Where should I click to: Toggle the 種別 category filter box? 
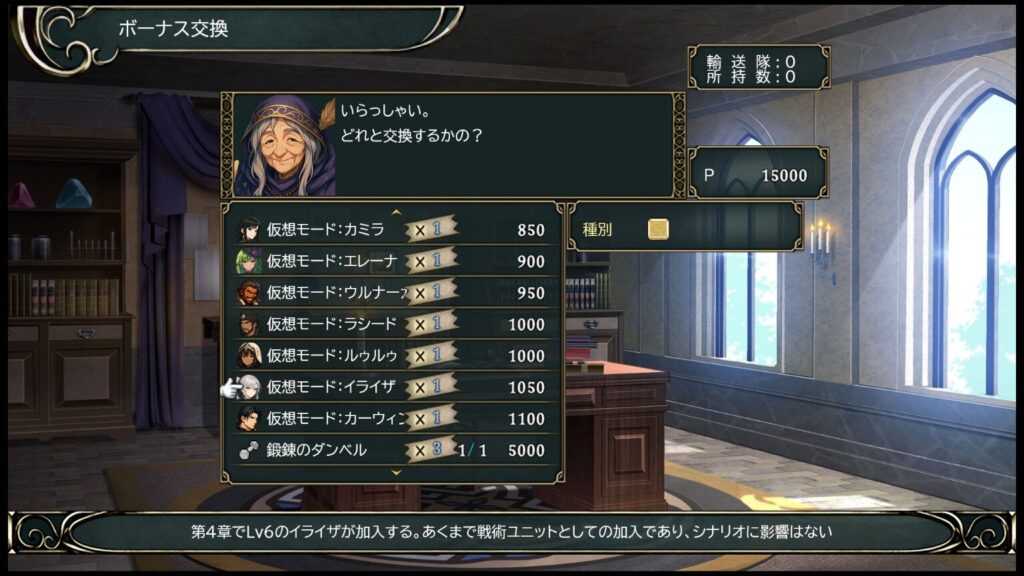(658, 229)
